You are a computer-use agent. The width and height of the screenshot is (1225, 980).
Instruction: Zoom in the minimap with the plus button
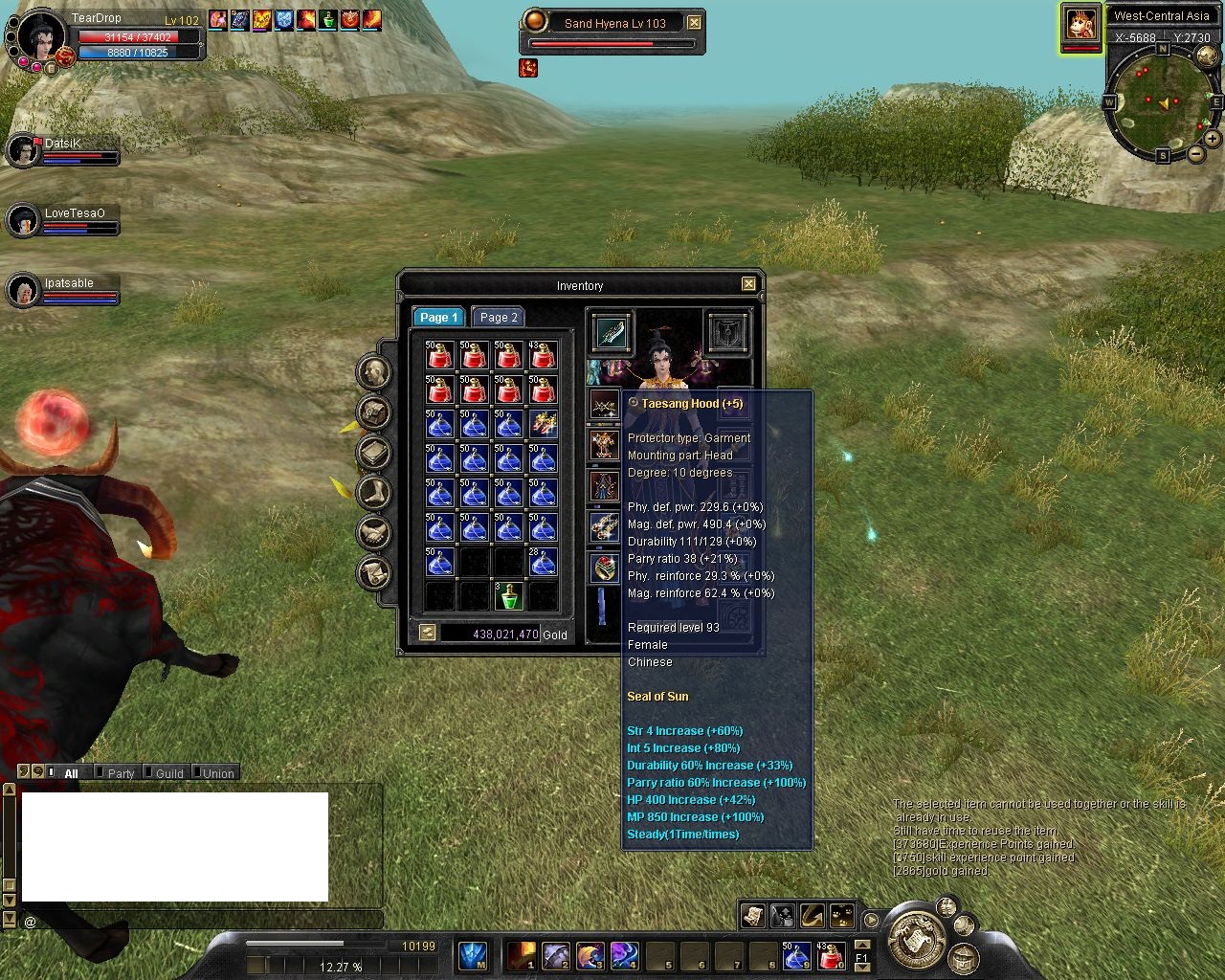tap(1212, 139)
